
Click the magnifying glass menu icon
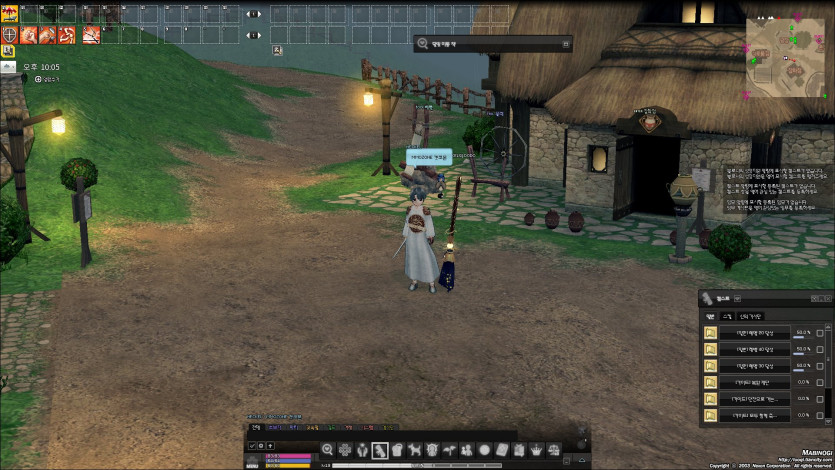tap(327, 449)
